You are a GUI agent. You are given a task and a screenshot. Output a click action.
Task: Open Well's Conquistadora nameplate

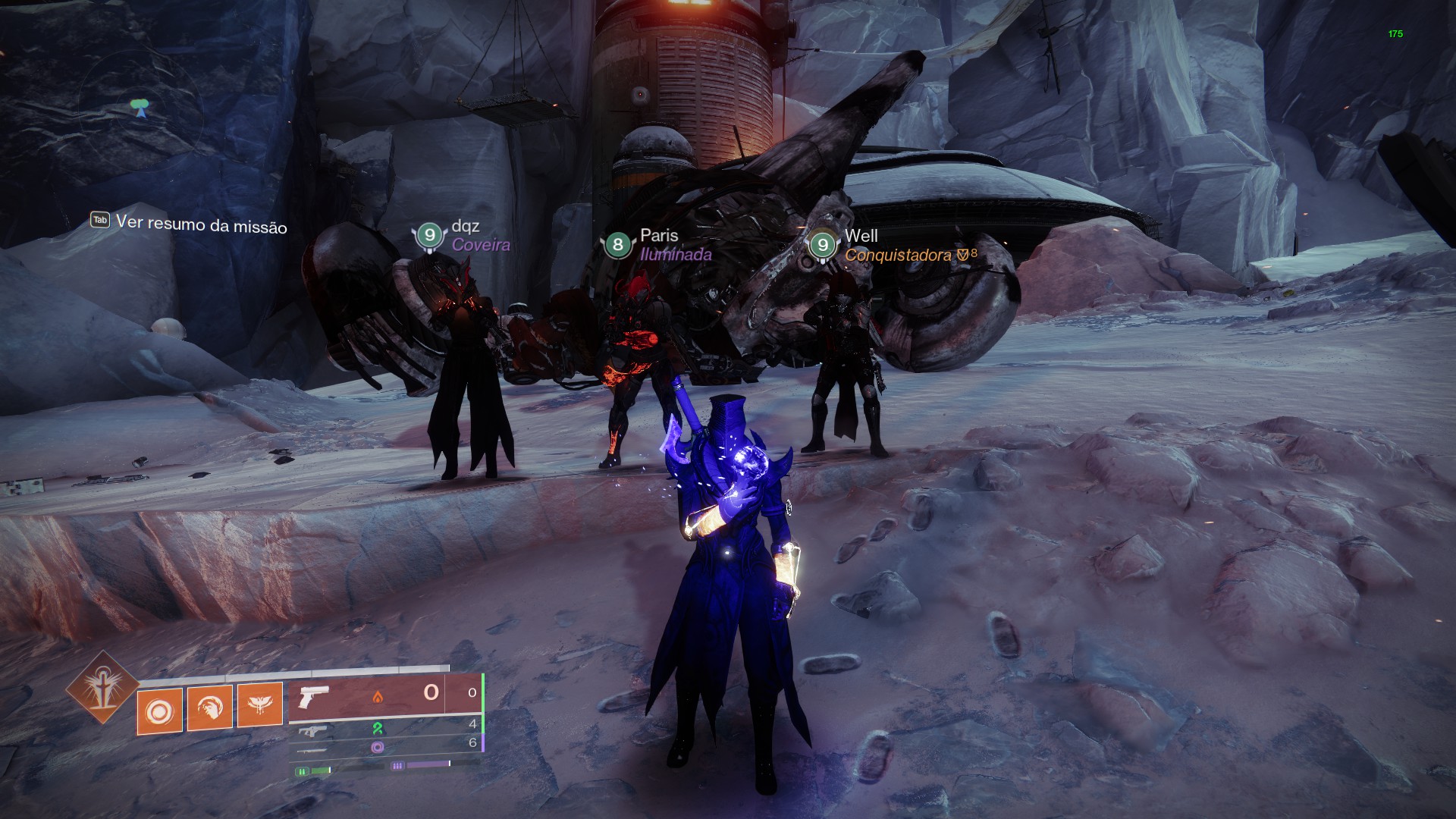click(893, 246)
